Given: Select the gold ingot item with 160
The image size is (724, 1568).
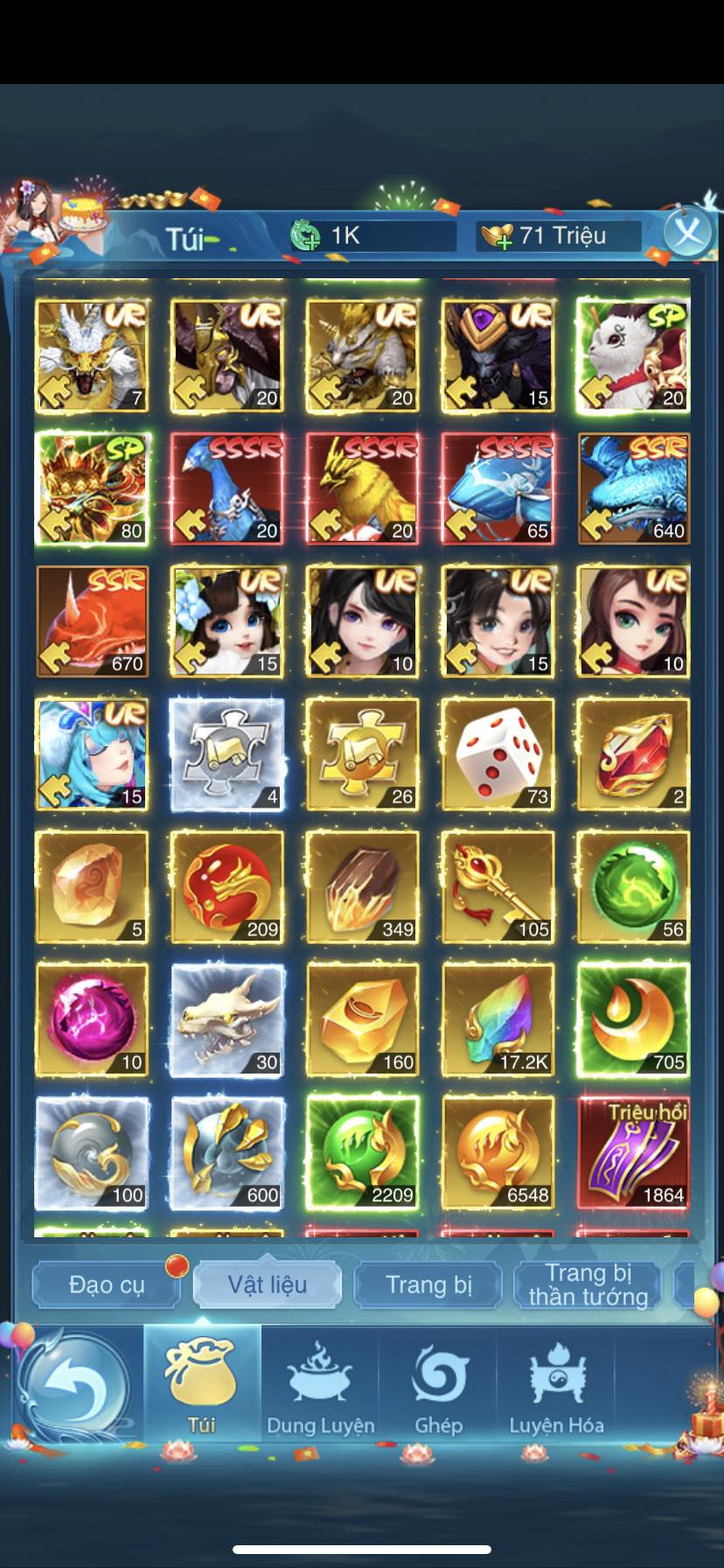Looking at the screenshot, I should click(362, 1020).
